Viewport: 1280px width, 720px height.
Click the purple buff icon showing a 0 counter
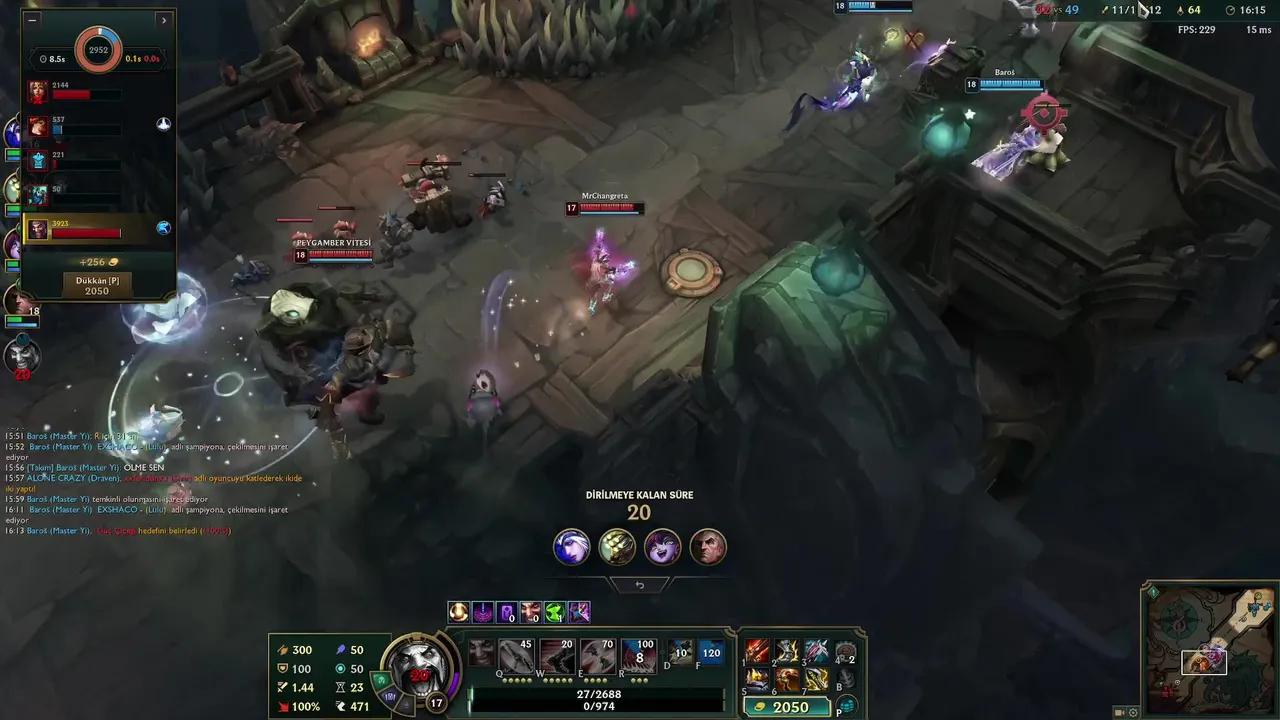coord(507,613)
